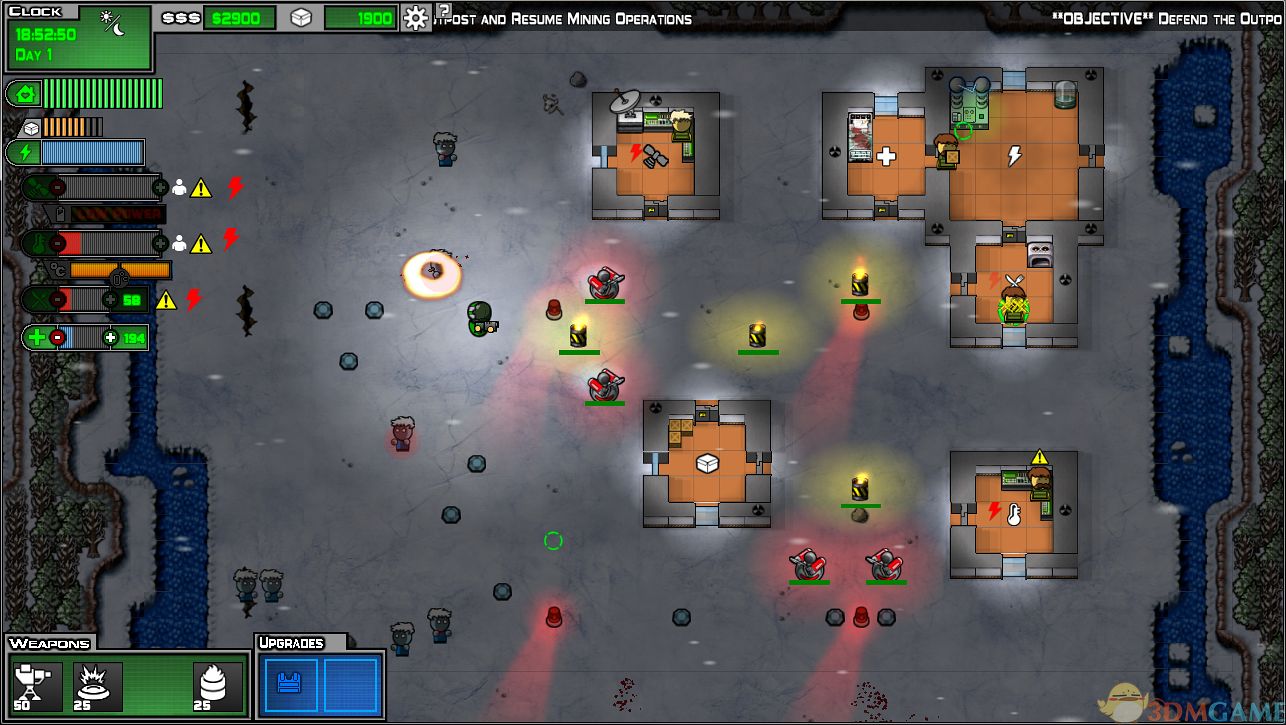The width and height of the screenshot is (1286, 725).
Task: Decrease the medical cross allocation
Action: pos(58,338)
